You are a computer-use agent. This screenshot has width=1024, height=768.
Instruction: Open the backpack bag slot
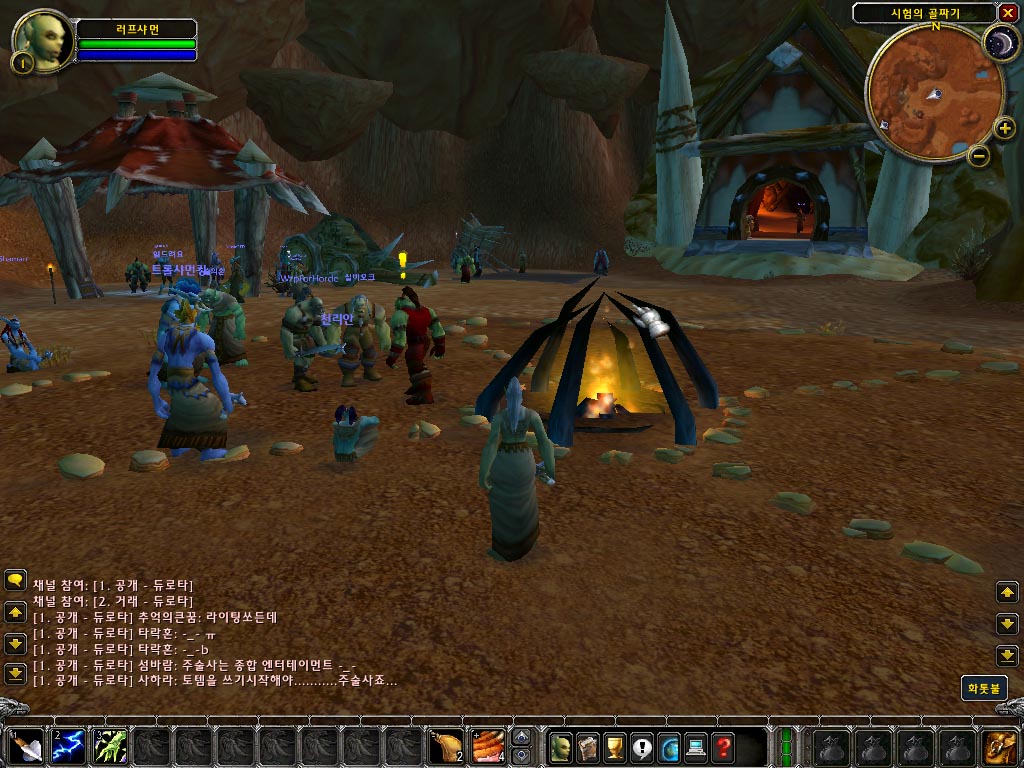coord(999,746)
